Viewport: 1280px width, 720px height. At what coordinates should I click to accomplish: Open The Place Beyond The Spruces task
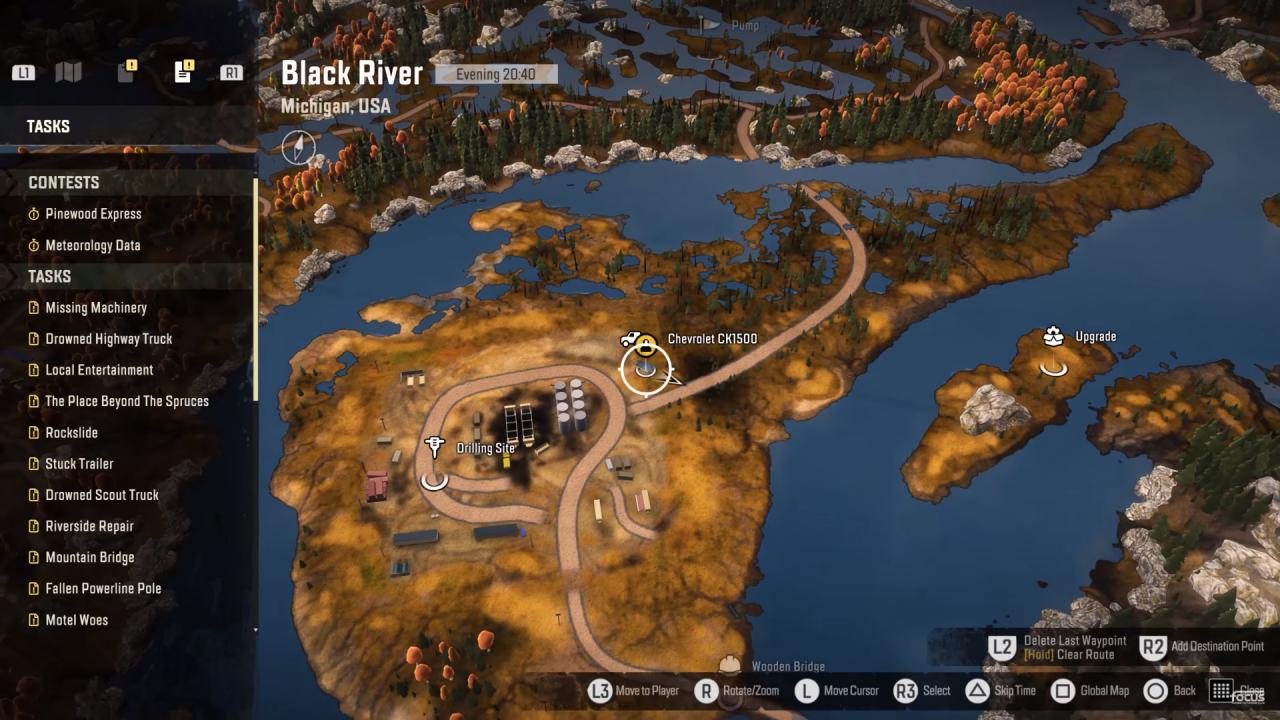(x=127, y=401)
